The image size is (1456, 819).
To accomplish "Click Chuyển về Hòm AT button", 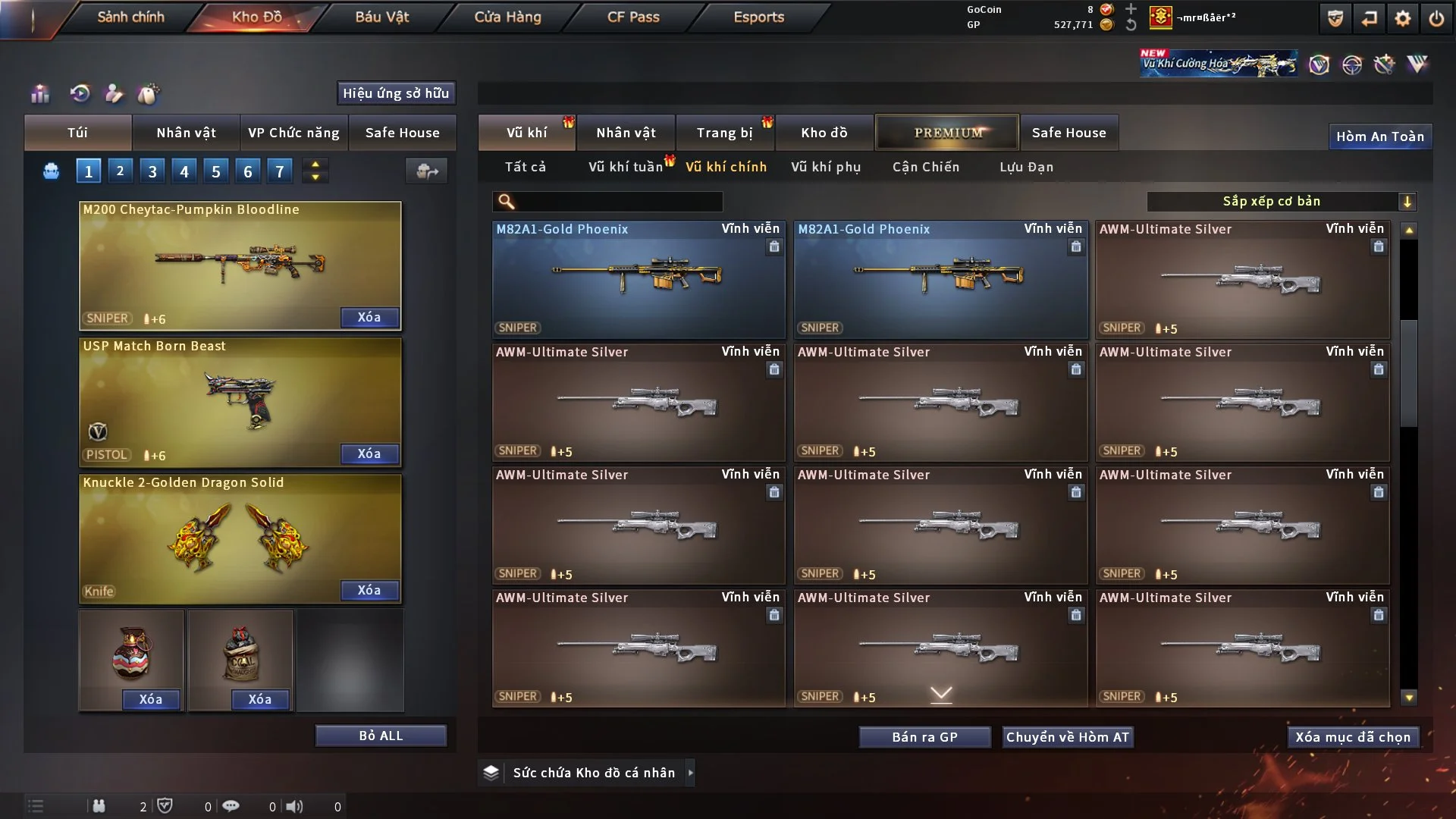I will tap(1068, 737).
